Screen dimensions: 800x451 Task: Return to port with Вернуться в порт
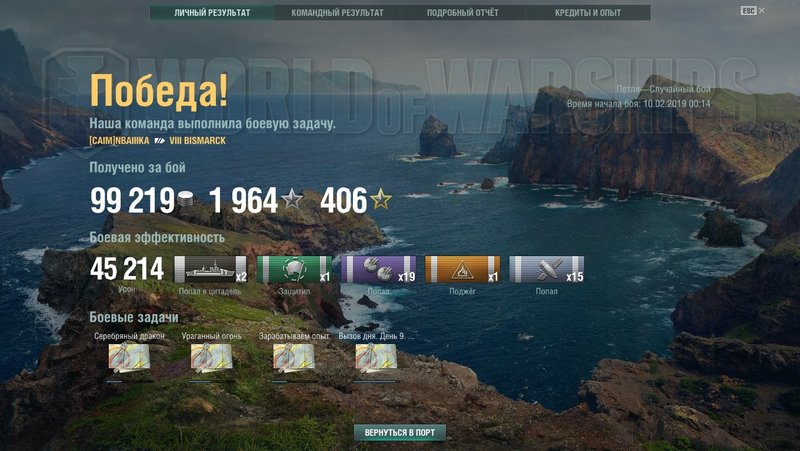(399, 433)
